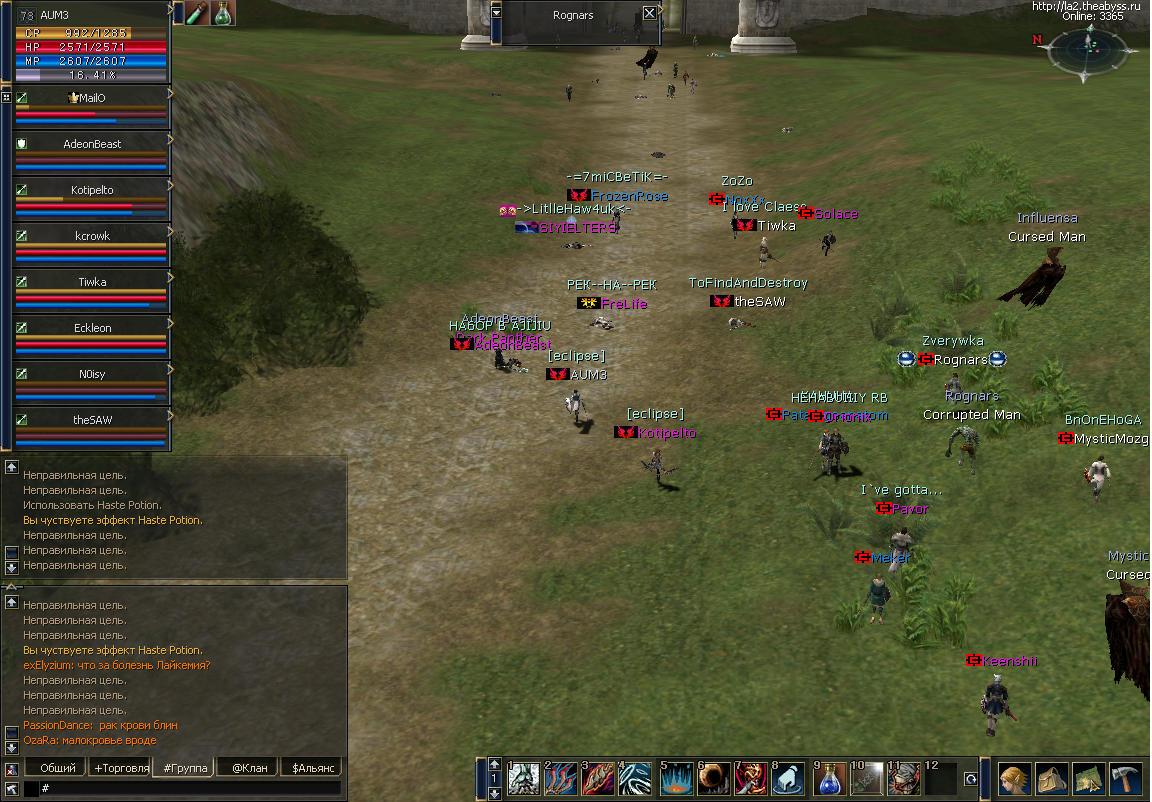
Task: Switch to the Общий chat tab
Action: pyautogui.click(x=56, y=768)
